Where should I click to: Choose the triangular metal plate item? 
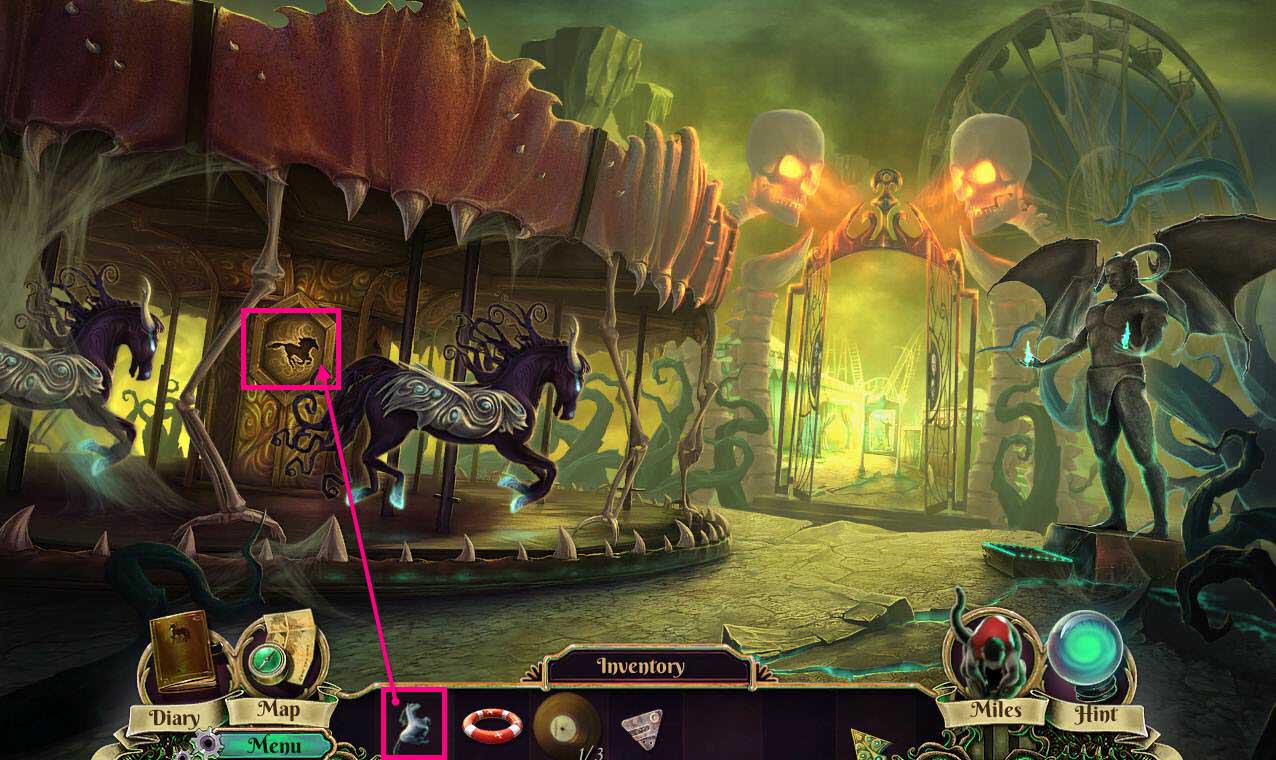[641, 725]
